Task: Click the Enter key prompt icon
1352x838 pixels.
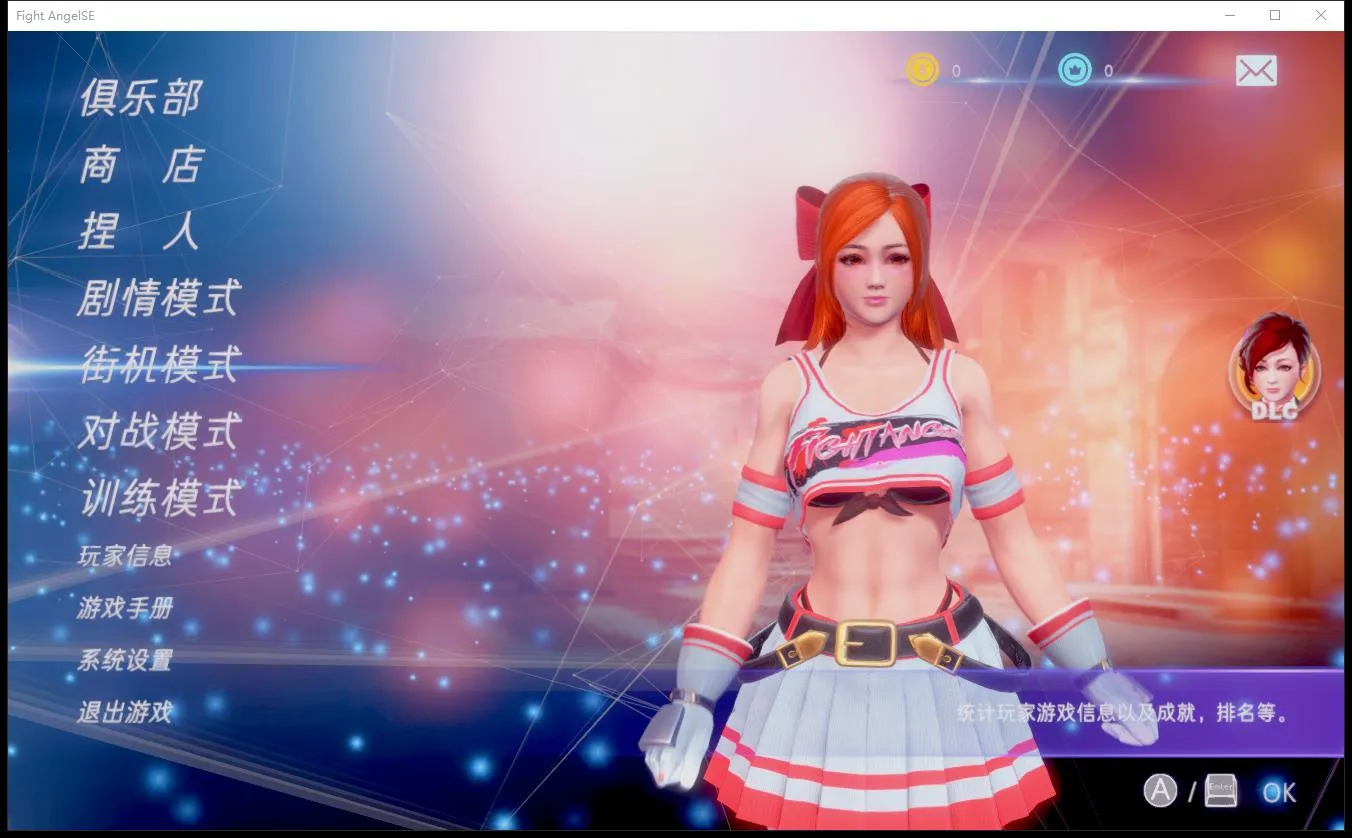Action: click(1222, 789)
